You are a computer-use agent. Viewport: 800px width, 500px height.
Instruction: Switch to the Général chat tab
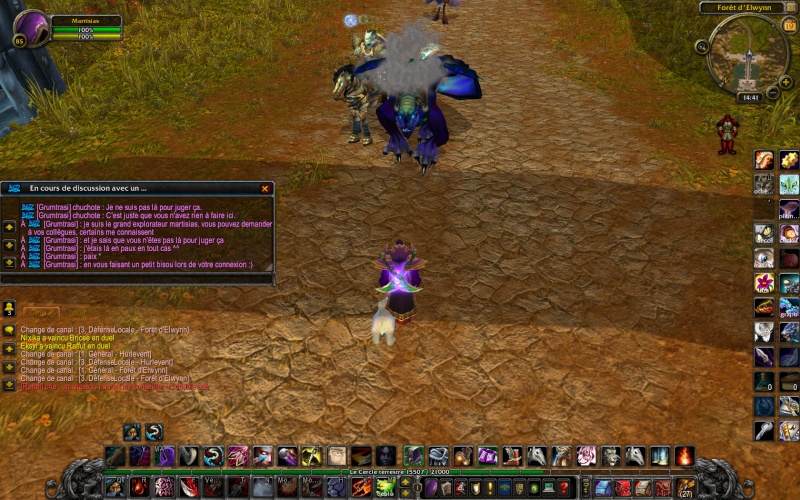(42, 313)
